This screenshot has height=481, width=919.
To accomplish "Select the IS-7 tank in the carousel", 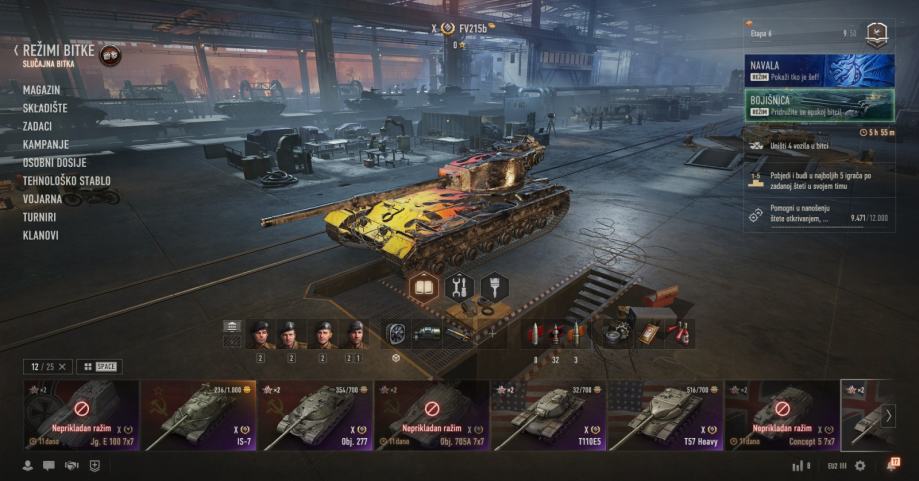I will (198, 414).
